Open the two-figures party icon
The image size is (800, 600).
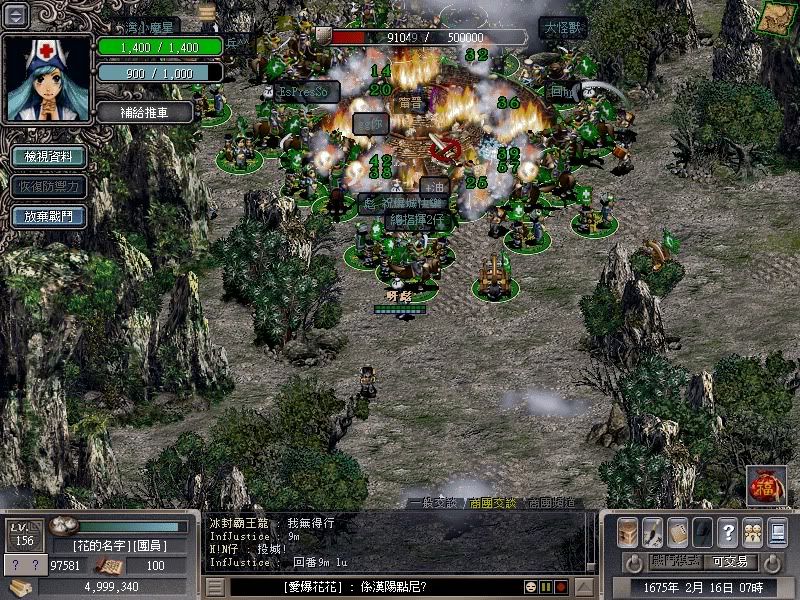pyautogui.click(x=752, y=532)
